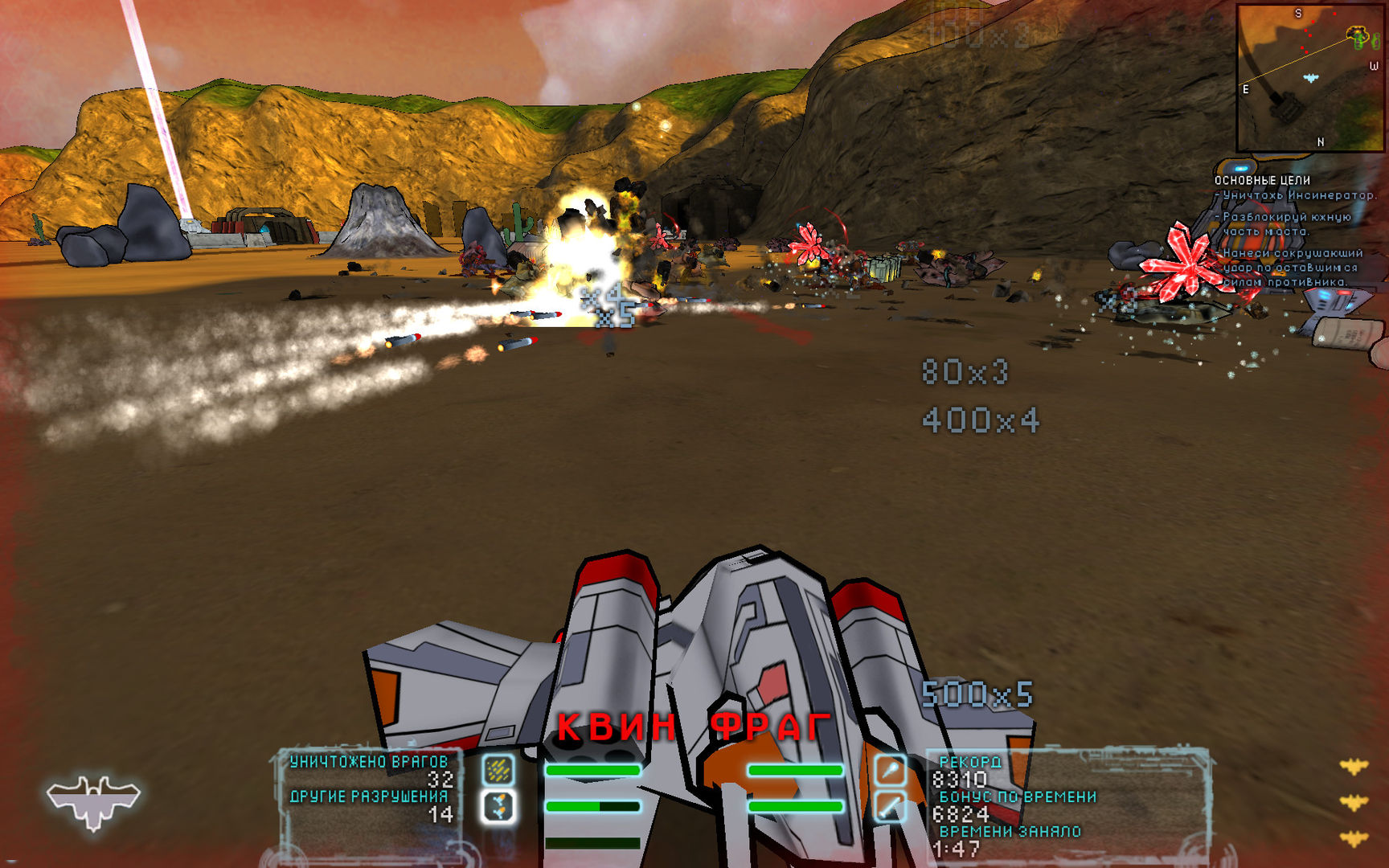The height and width of the screenshot is (868, 1389).
Task: Toggle the player blip on the minimap
Action: pos(1310,78)
